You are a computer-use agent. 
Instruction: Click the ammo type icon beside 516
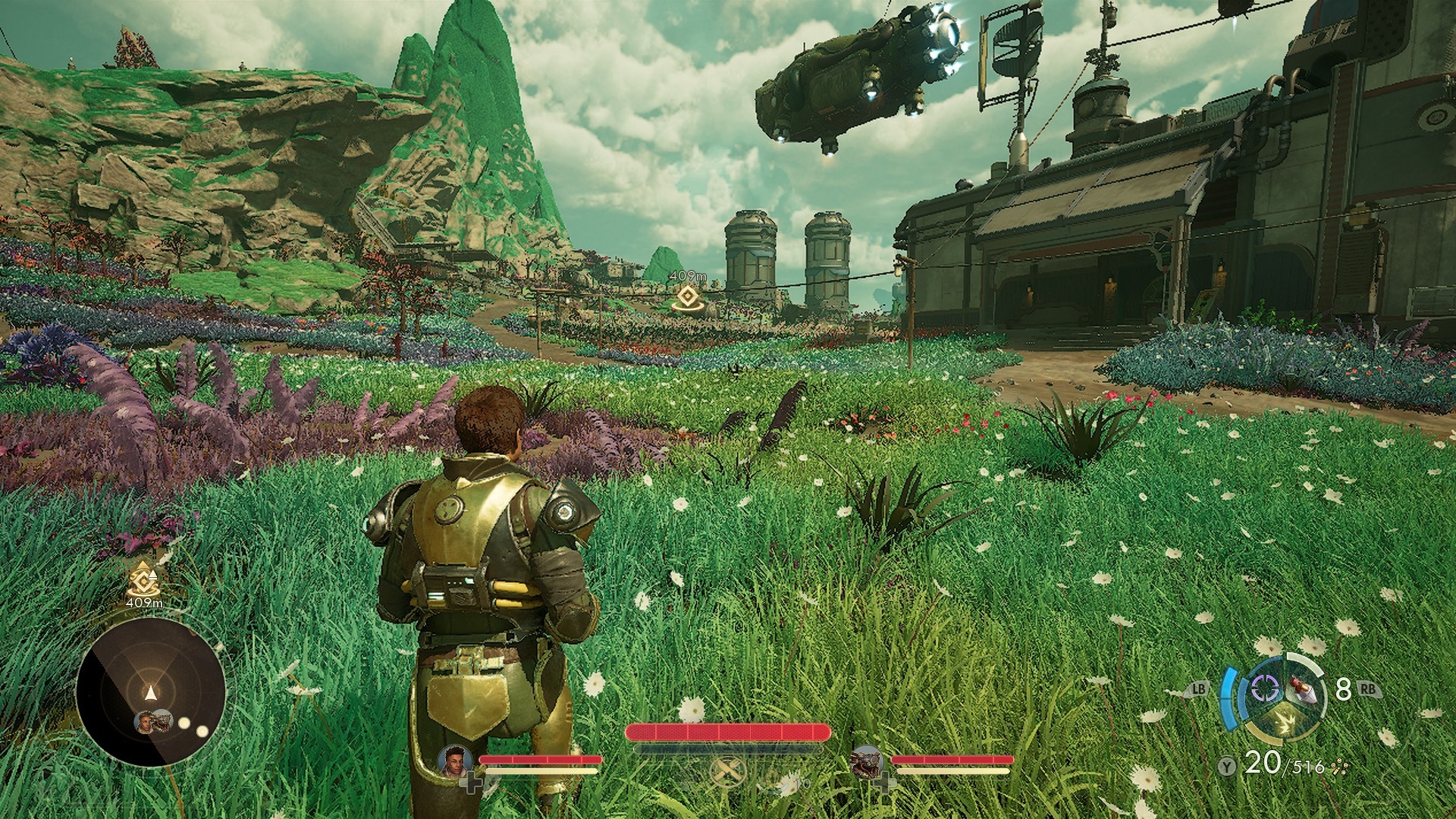1338,767
